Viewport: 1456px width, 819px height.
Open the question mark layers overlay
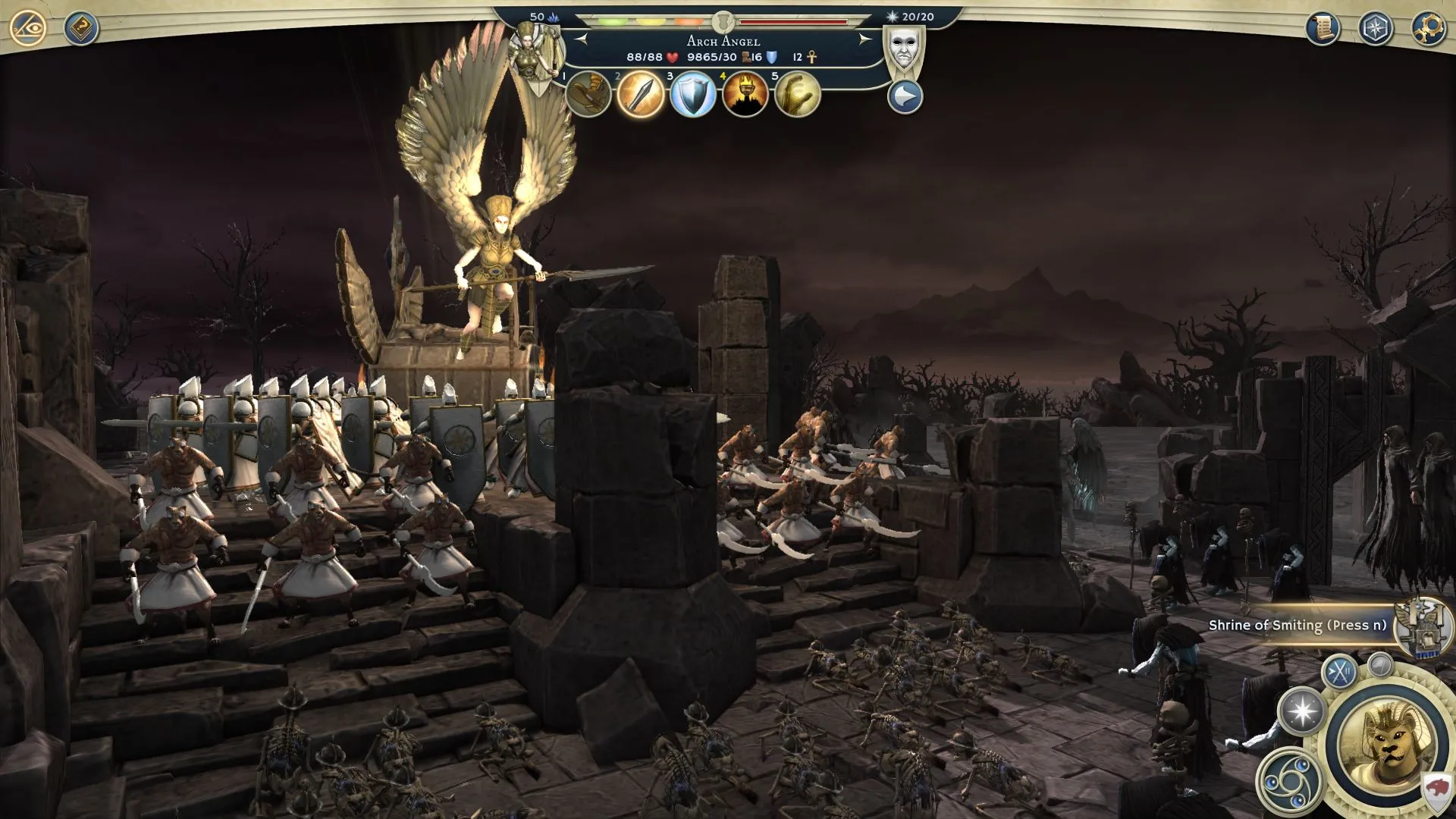pyautogui.click(x=80, y=30)
